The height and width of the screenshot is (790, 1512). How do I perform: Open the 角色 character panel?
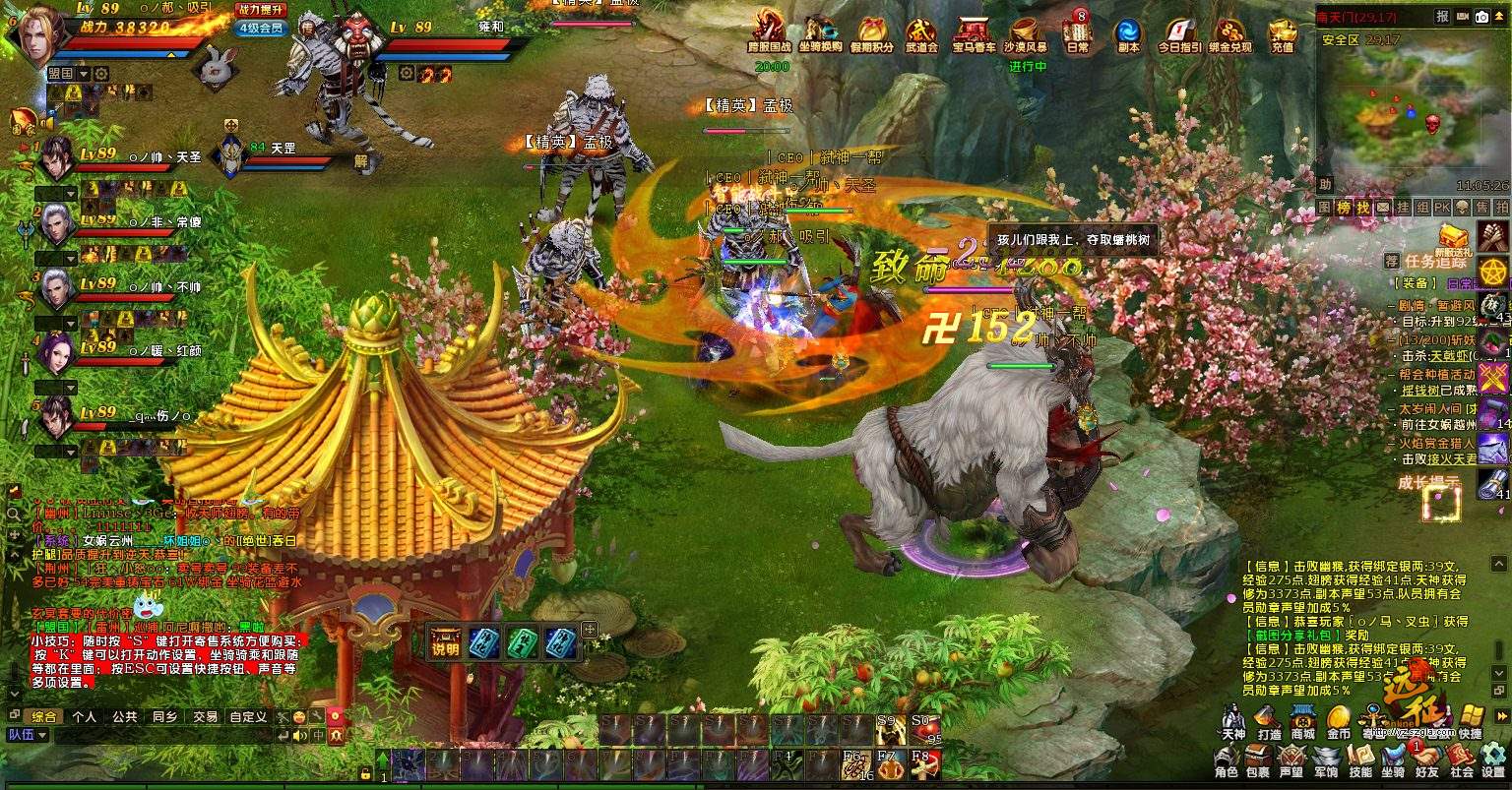click(x=1227, y=760)
